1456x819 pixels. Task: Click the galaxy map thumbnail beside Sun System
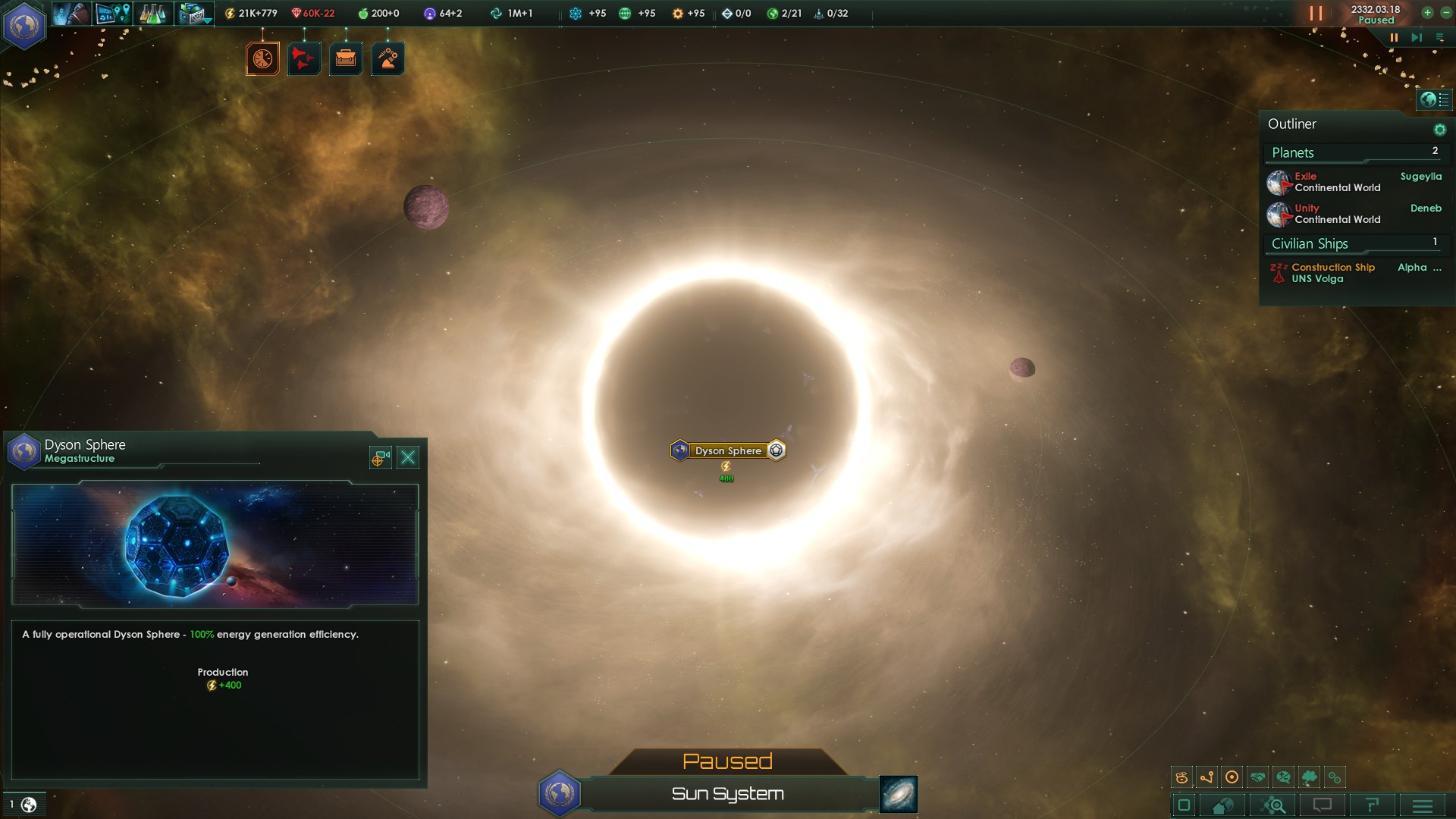[898, 795]
